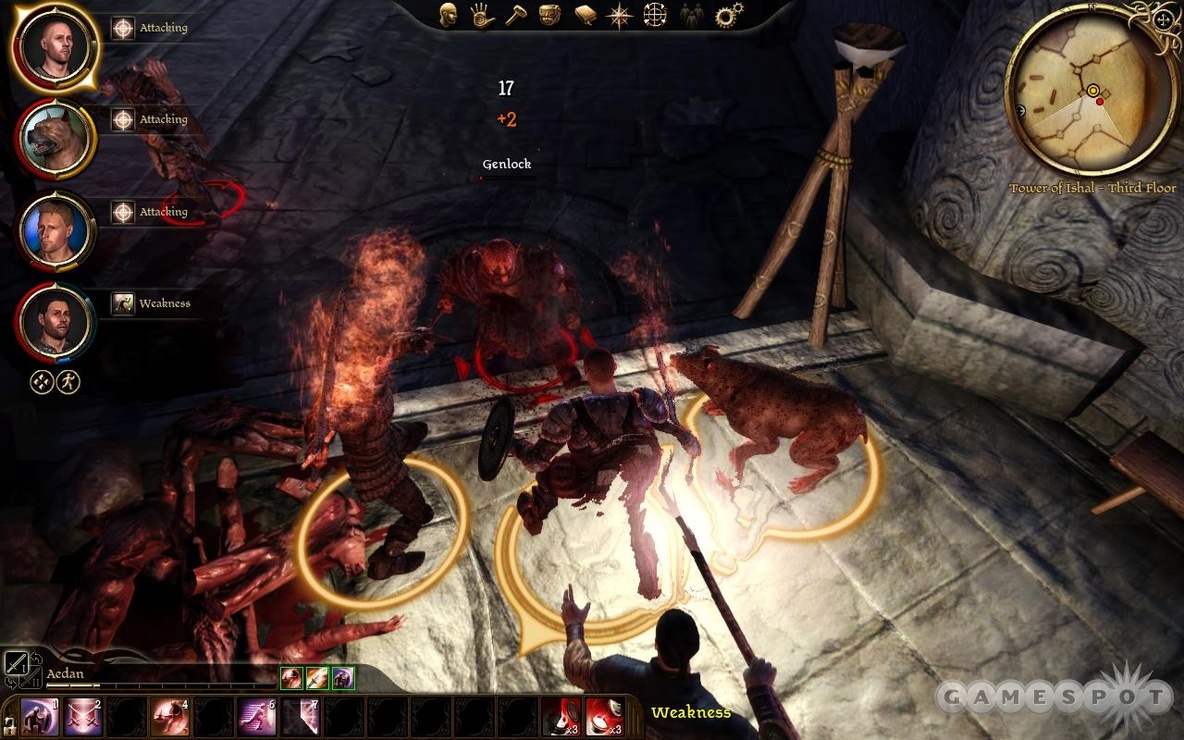
Task: Open the tactics crosshair-arrows icon
Action: pyautogui.click(x=654, y=15)
